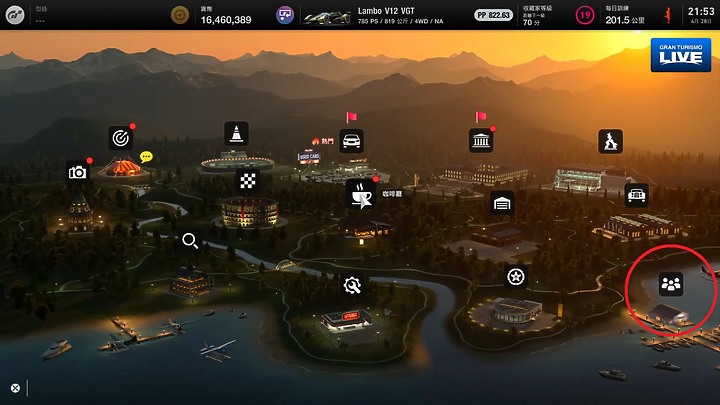720x405 pixels.
Task: Select the car front-view icon near Sport
Action: point(636,195)
